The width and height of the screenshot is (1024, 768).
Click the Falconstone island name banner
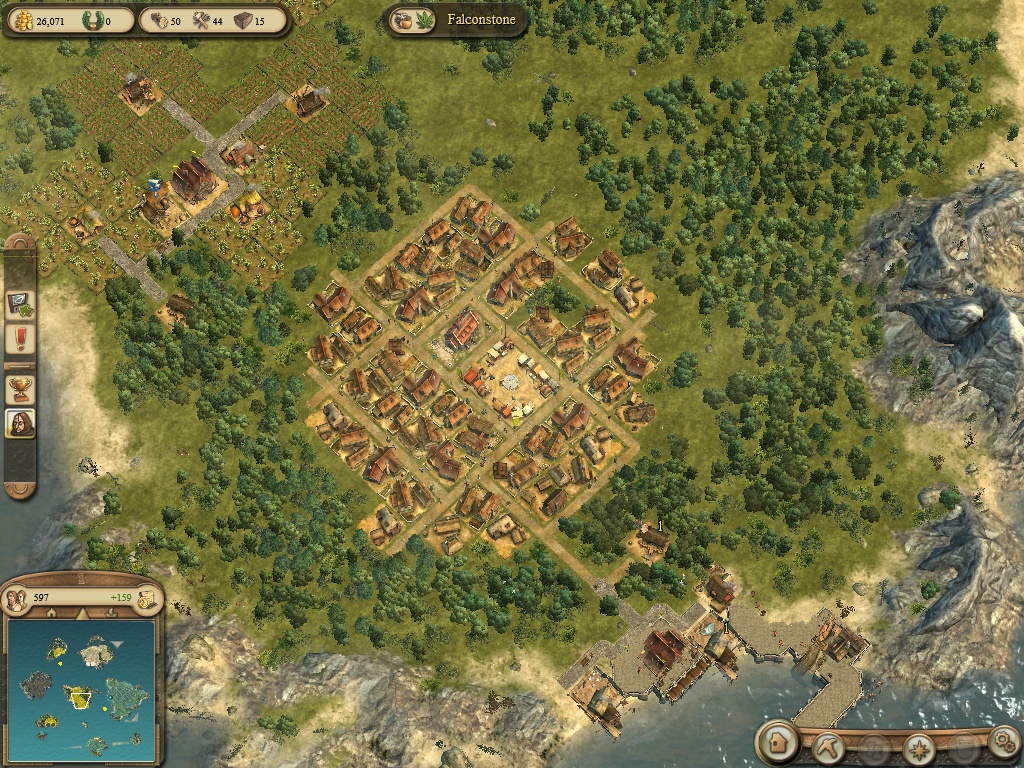[458, 20]
